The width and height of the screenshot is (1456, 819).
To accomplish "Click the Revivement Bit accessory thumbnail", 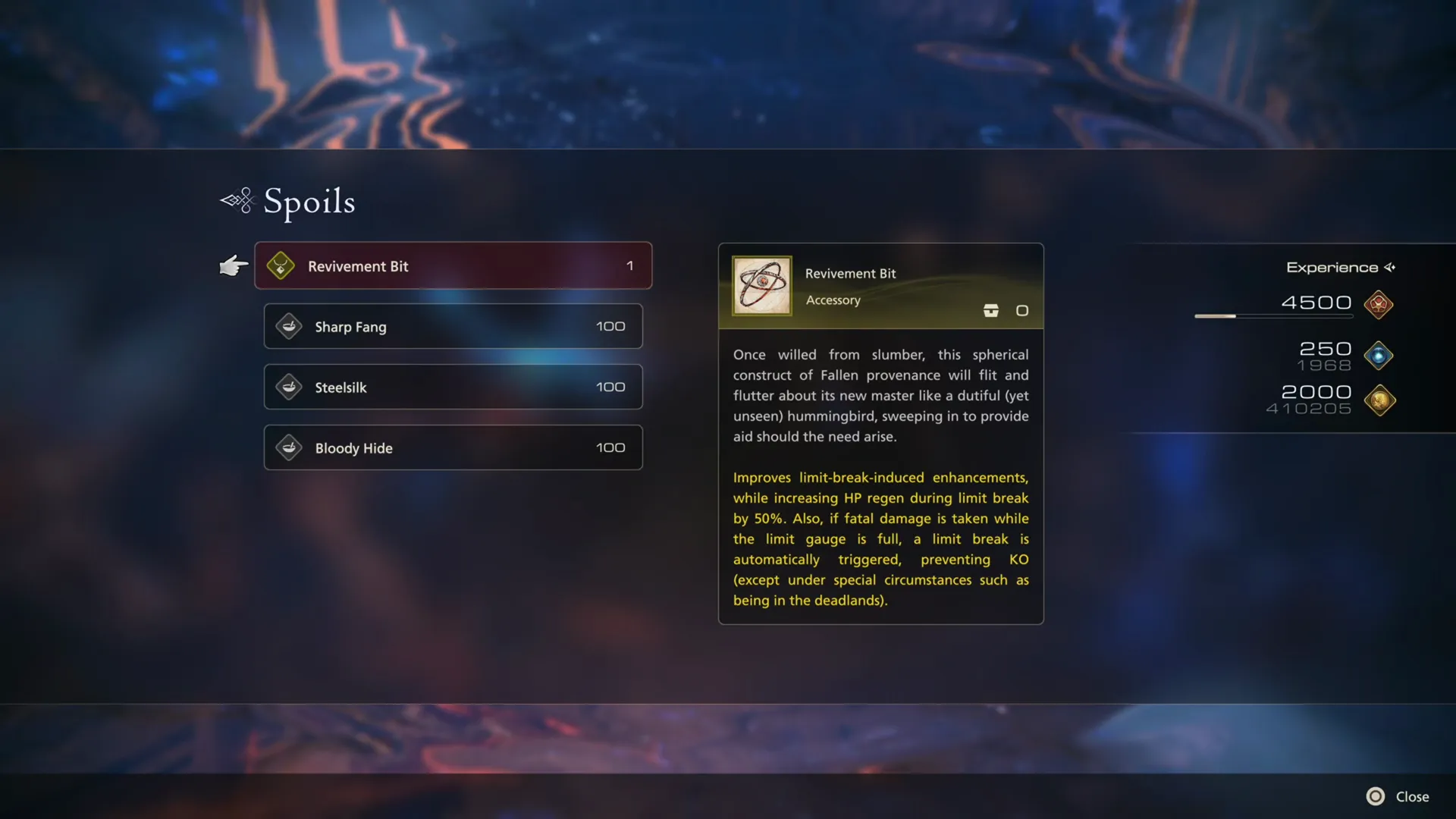I will 761,286.
